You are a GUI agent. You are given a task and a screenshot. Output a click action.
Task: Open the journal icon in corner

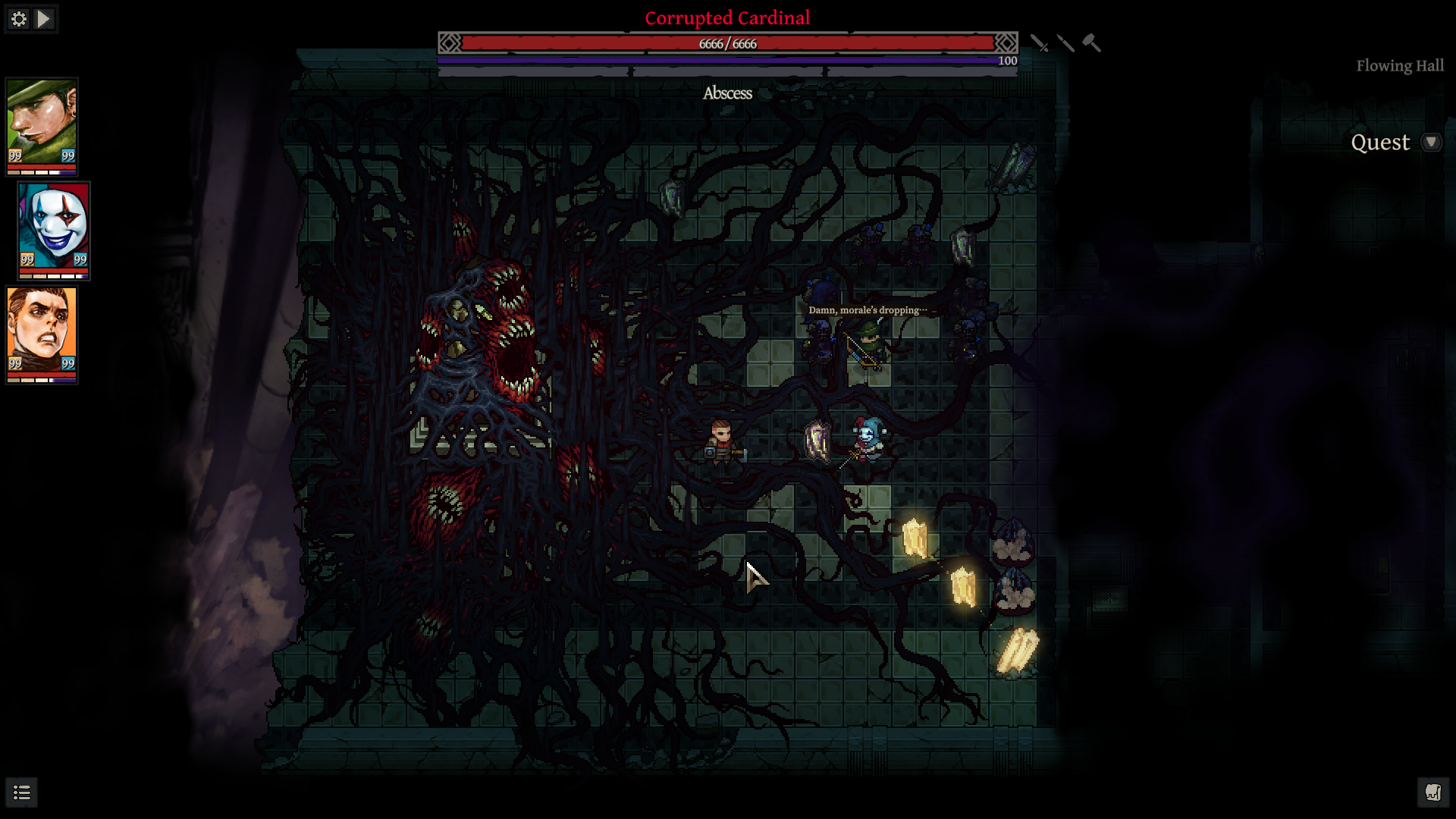[x=1432, y=792]
